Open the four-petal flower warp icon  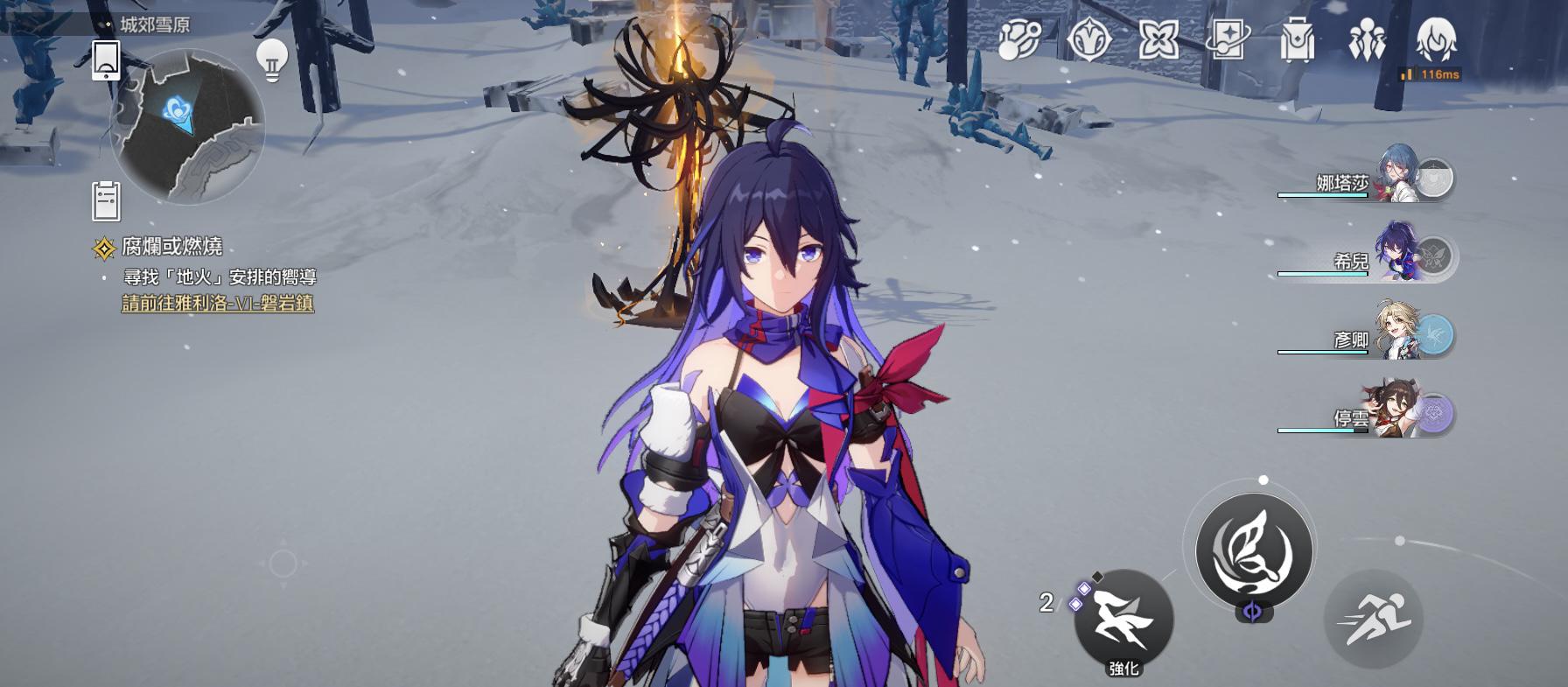(1158, 40)
